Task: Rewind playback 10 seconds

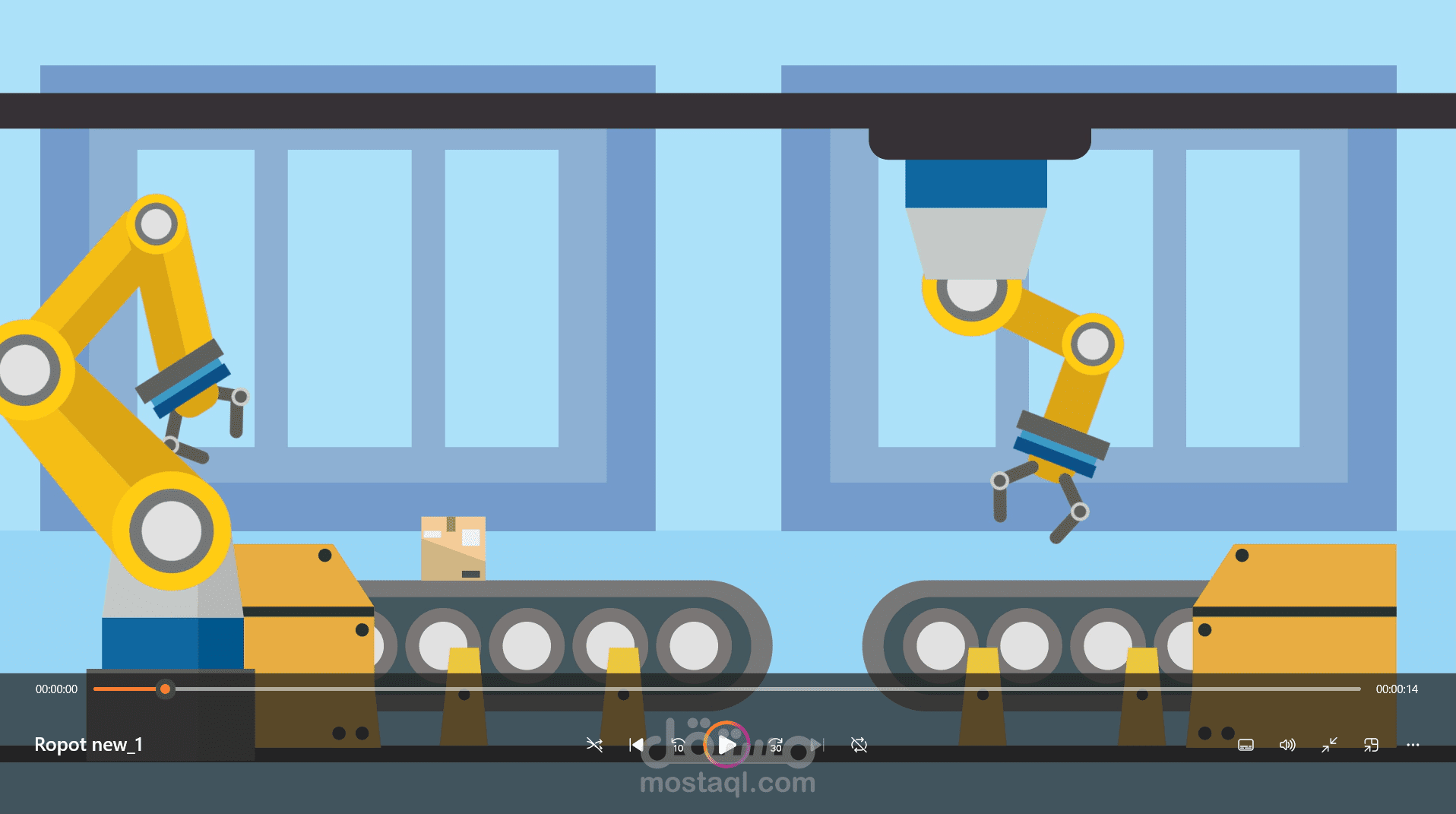Action: coord(679,746)
